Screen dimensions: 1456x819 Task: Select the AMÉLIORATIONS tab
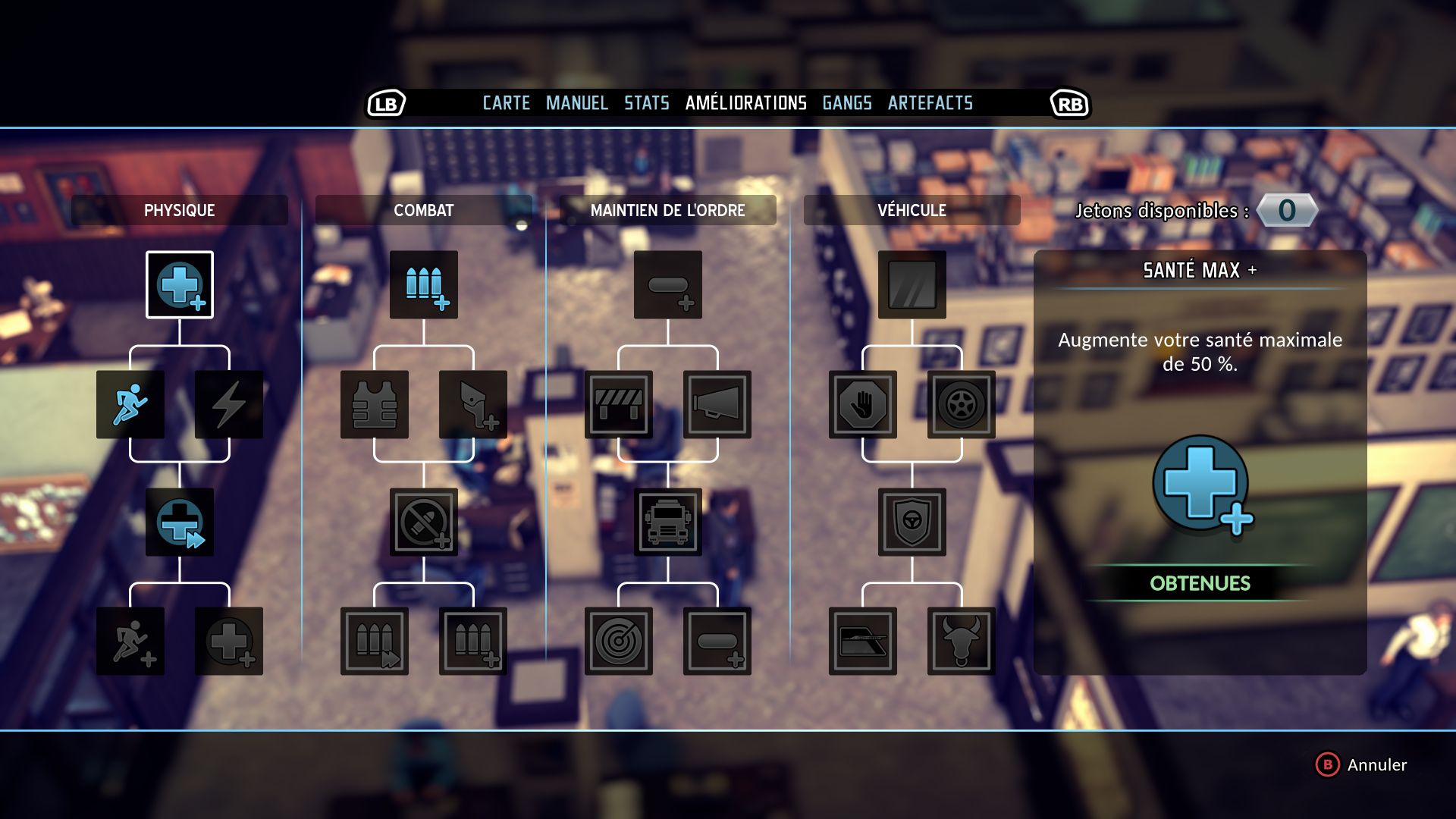click(x=745, y=103)
